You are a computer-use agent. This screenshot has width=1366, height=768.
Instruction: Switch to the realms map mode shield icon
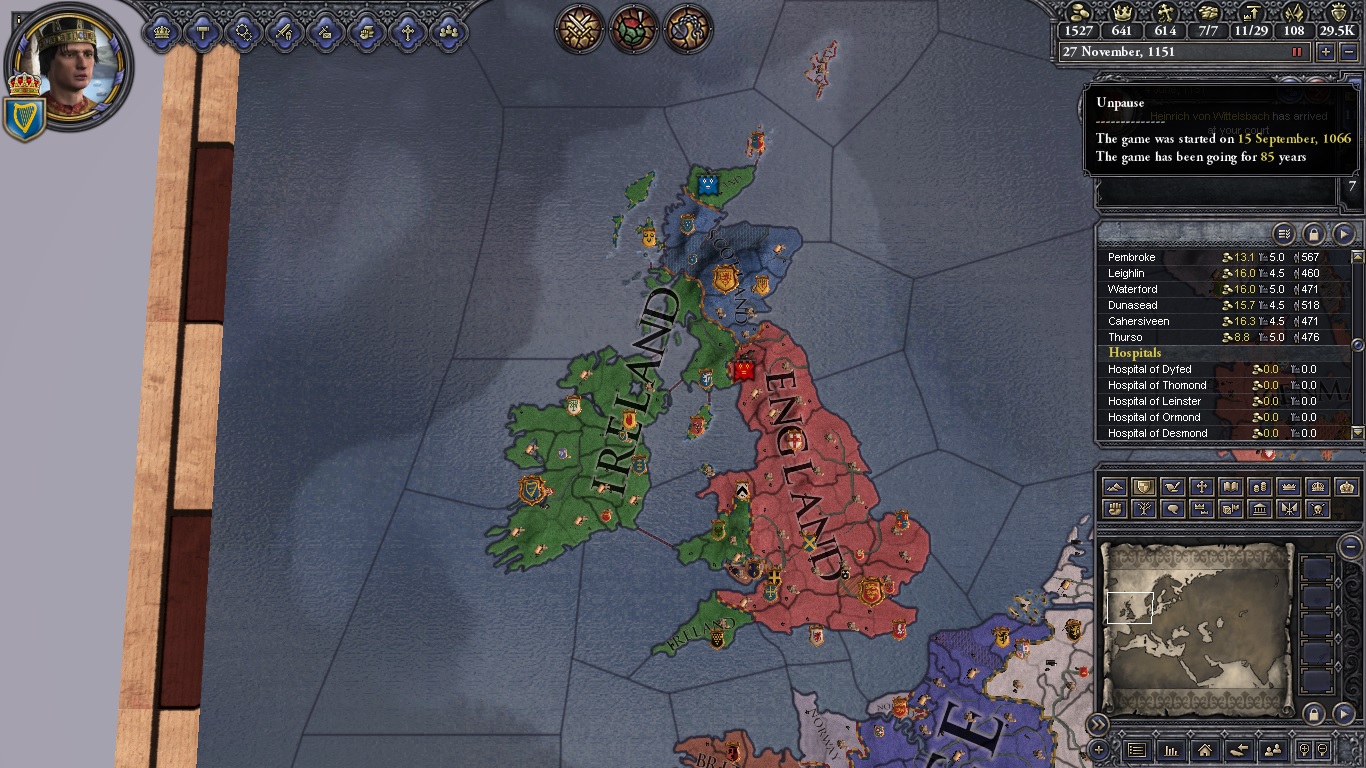1144,487
